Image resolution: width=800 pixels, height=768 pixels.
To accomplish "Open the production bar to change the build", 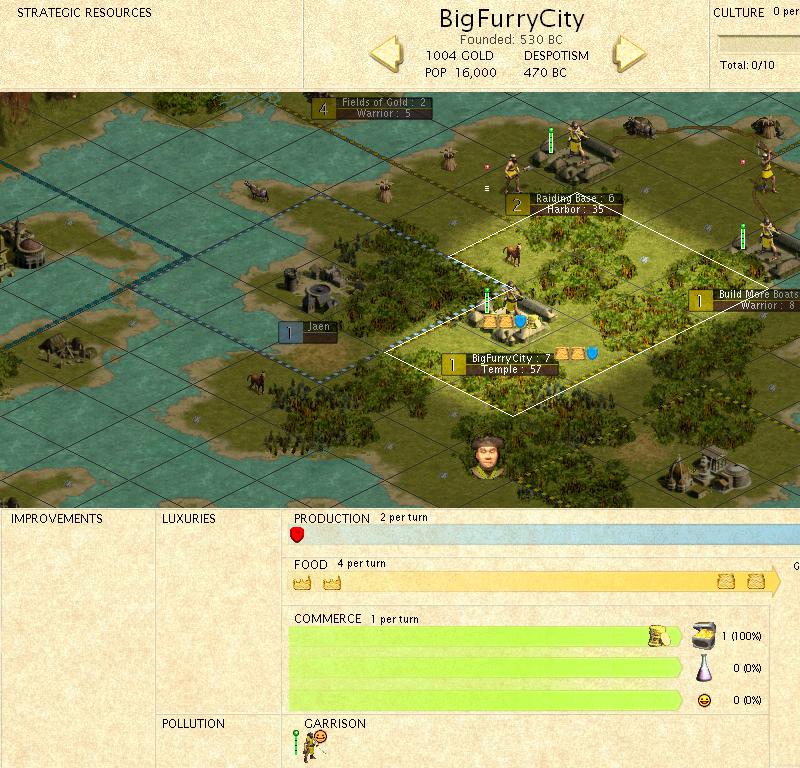I will tap(545, 535).
